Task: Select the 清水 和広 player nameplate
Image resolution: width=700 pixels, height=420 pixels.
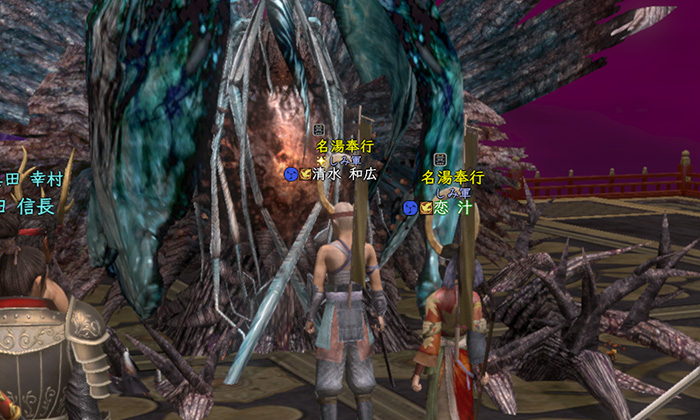Action: coord(344,174)
